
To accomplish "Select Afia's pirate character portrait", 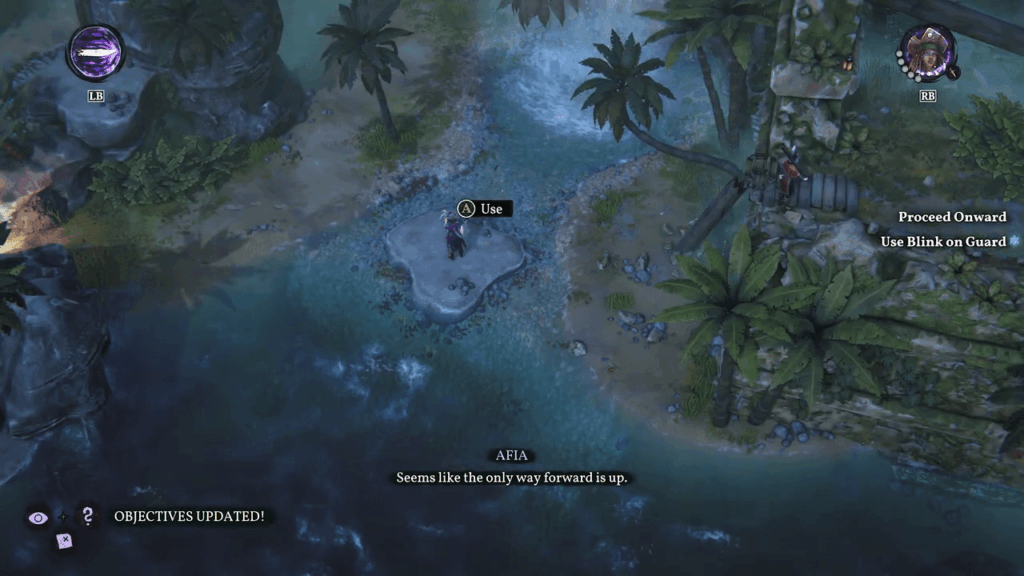I will [x=929, y=52].
